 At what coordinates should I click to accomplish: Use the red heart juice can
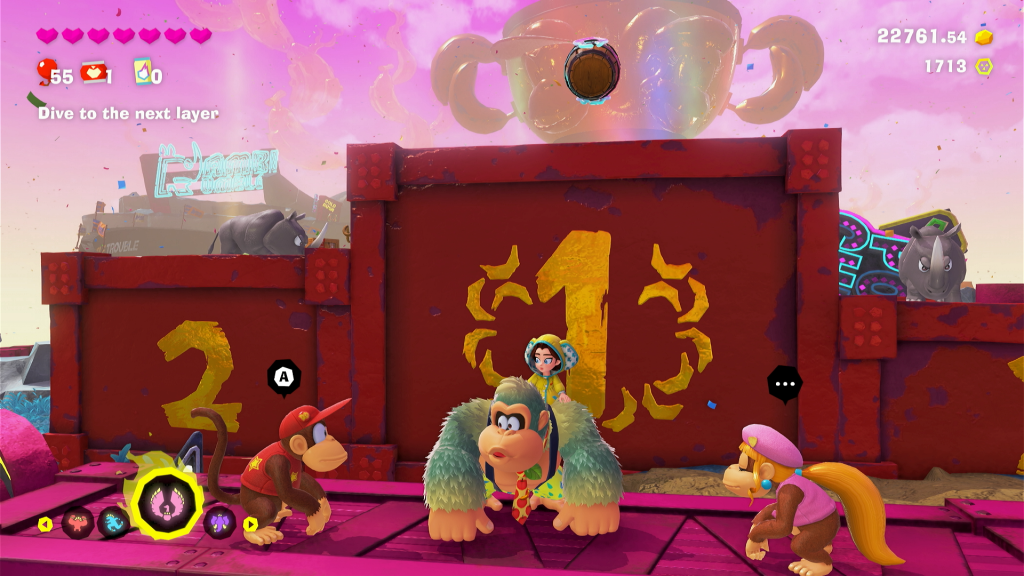tap(94, 72)
